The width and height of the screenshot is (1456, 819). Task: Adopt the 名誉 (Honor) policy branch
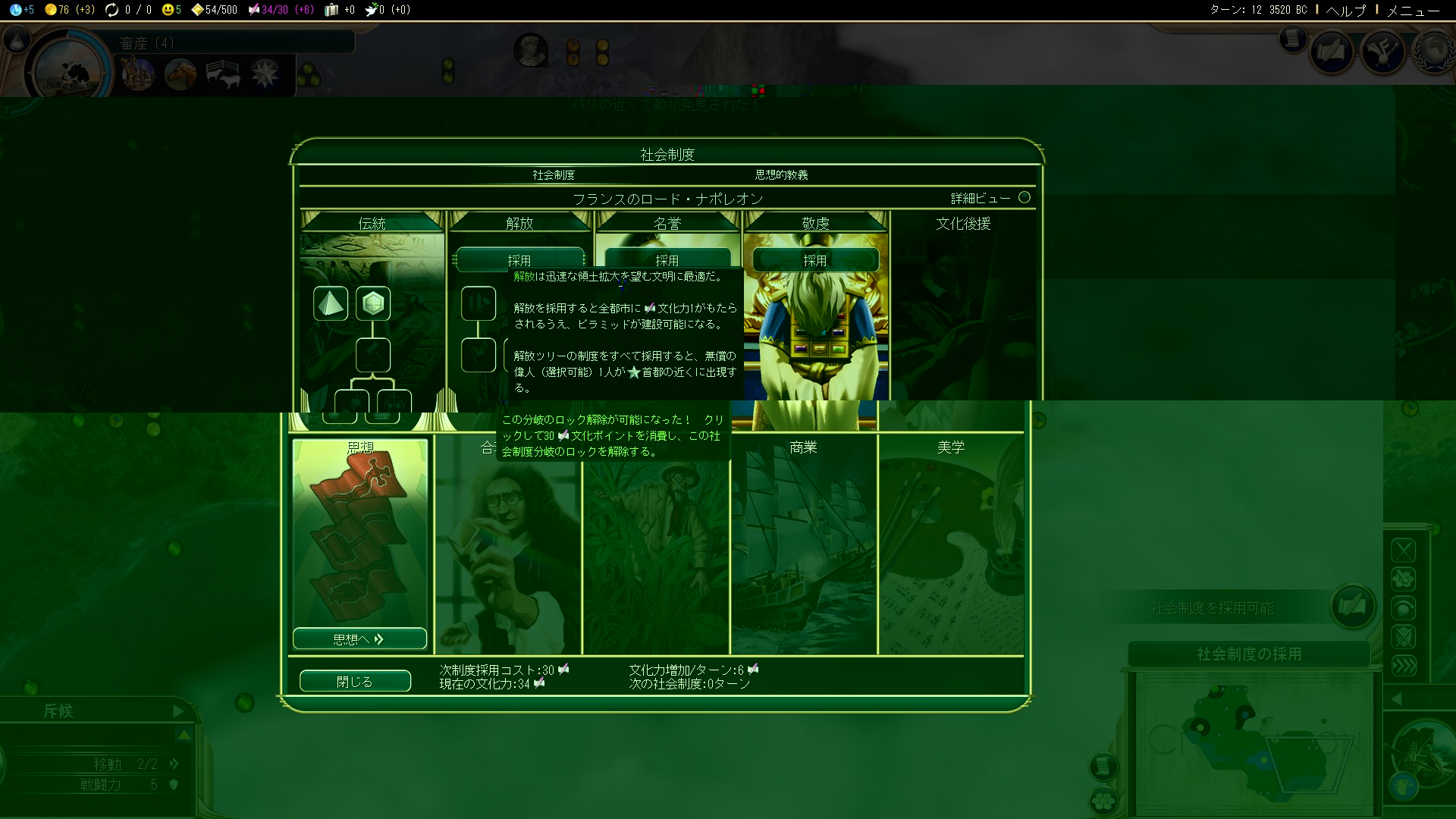pyautogui.click(x=667, y=259)
